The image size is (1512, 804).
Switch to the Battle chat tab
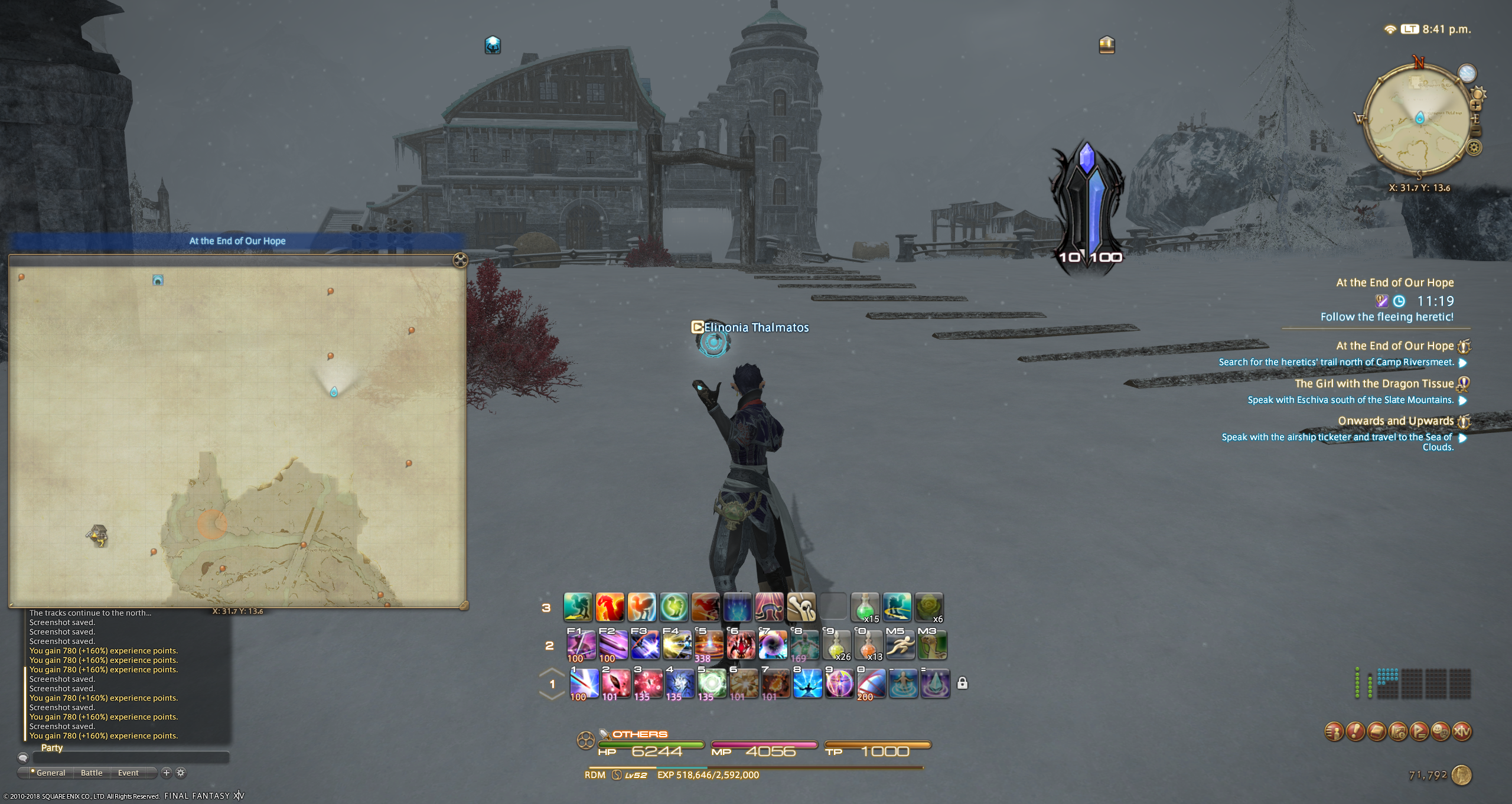(92, 773)
